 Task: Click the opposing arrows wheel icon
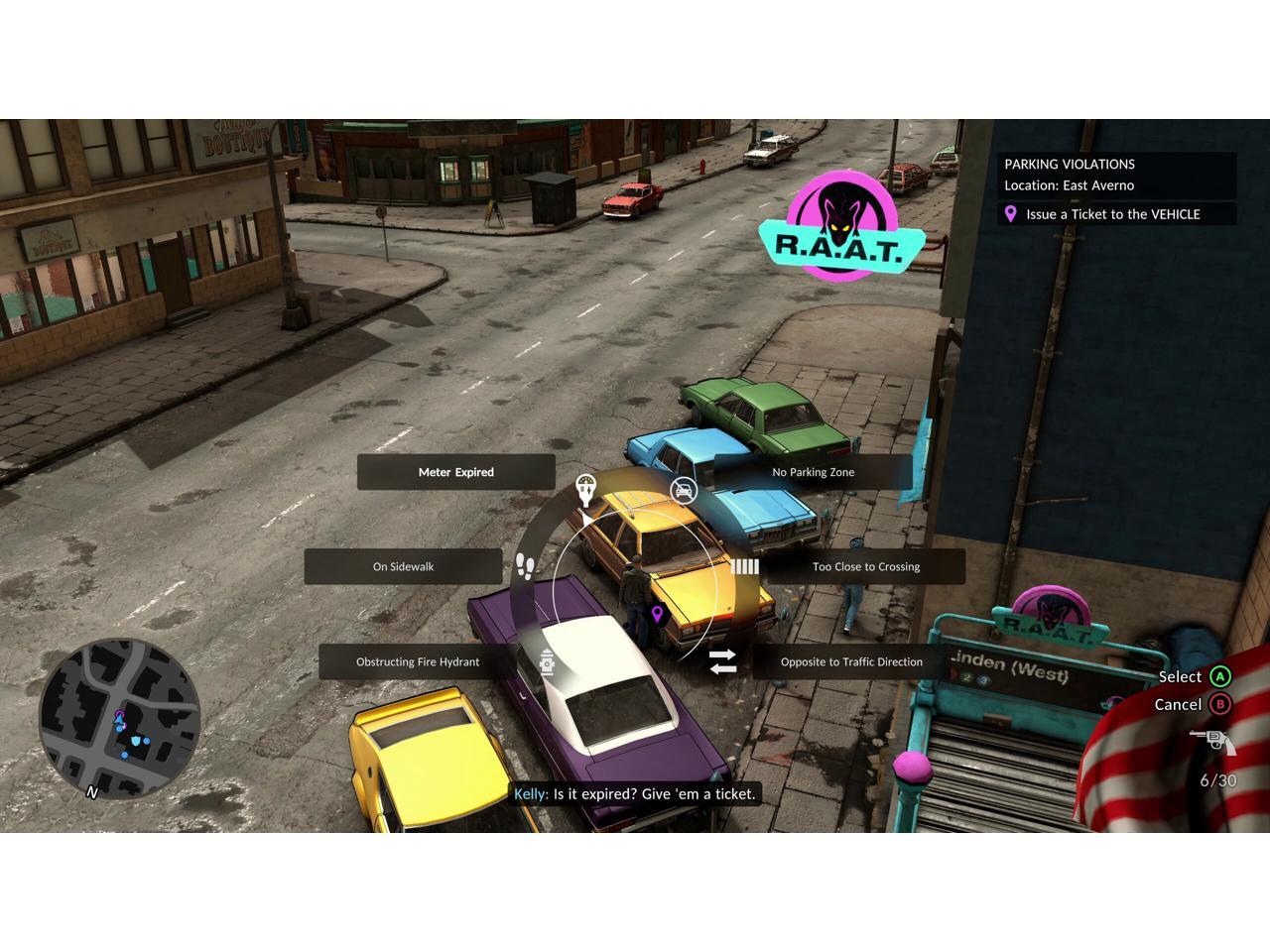pyautogui.click(x=723, y=661)
